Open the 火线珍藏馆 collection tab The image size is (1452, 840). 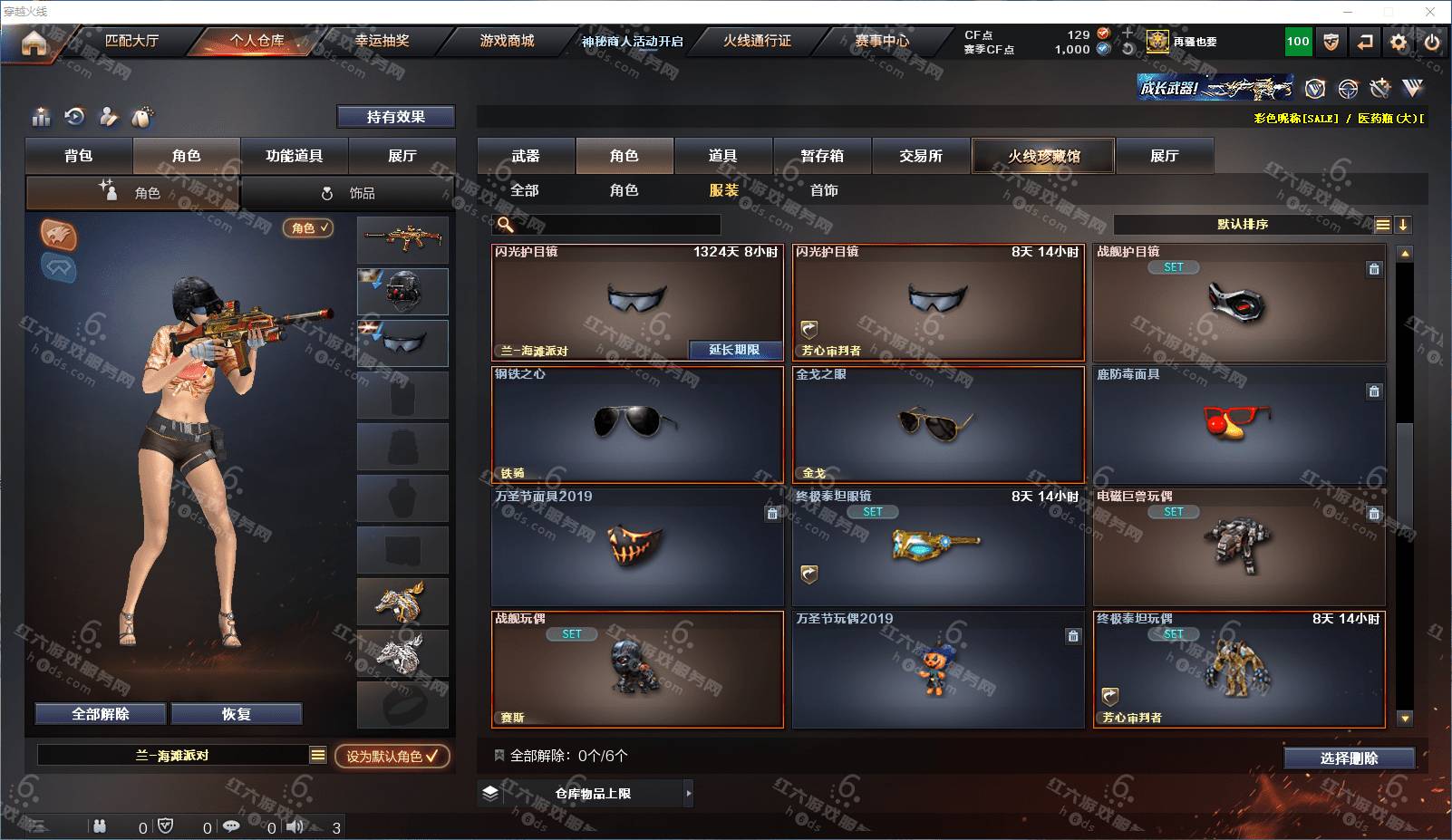click(1043, 156)
